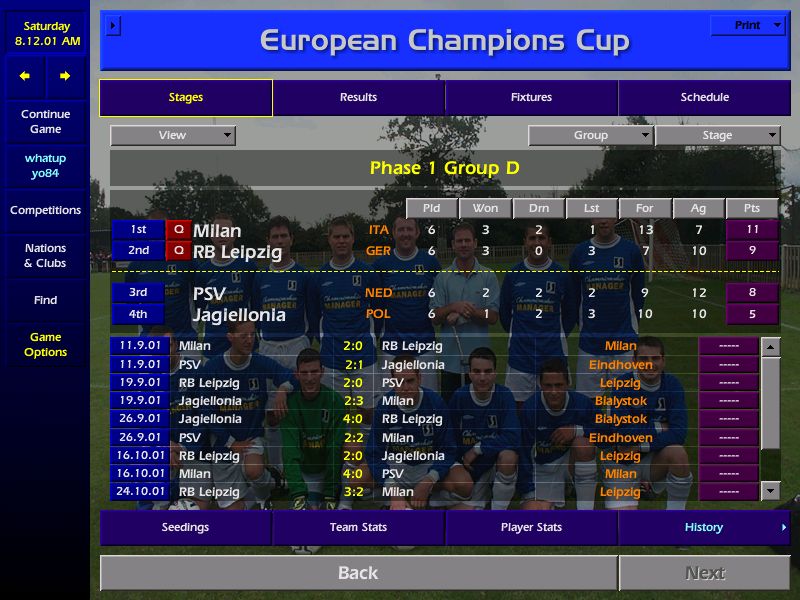Open the competition History

[703, 527]
